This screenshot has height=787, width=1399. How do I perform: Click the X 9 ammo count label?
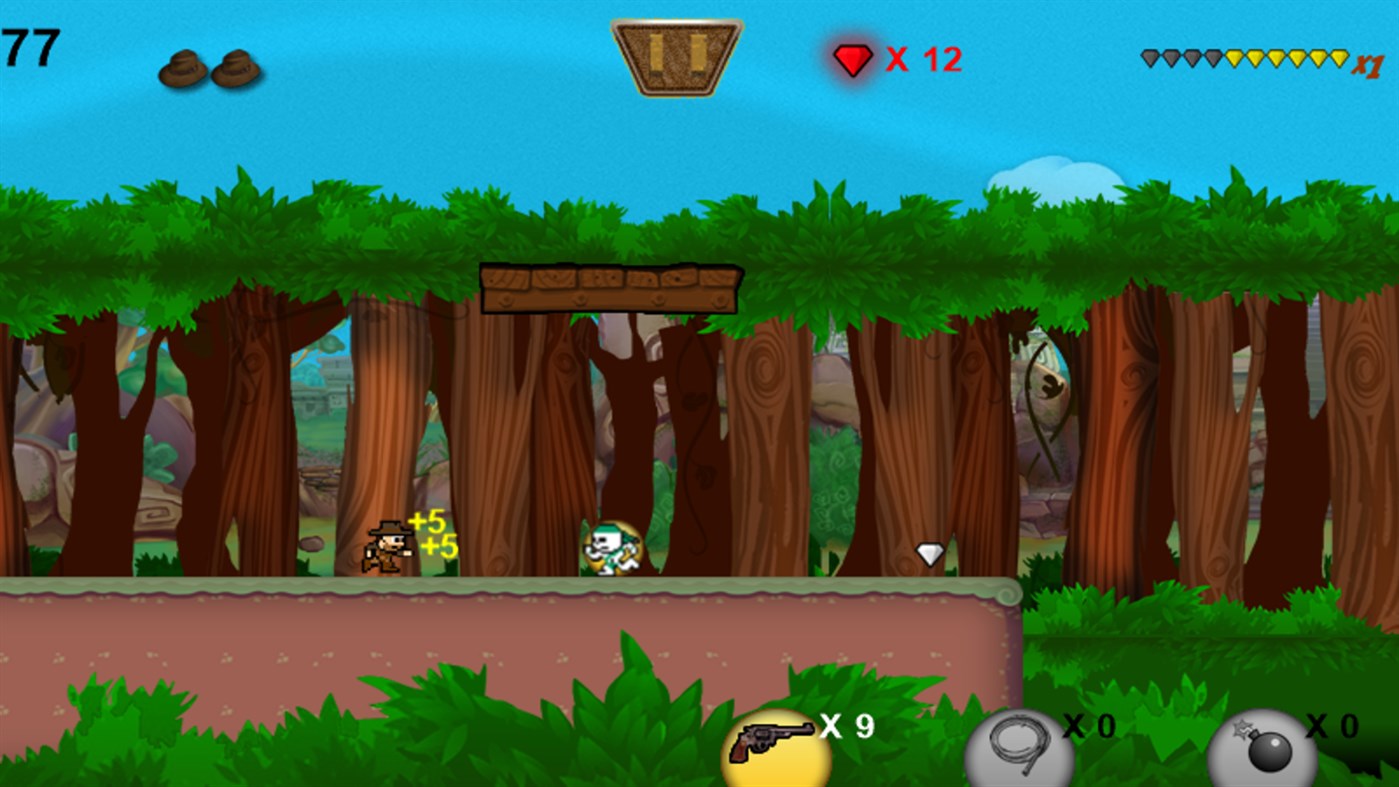(845, 728)
